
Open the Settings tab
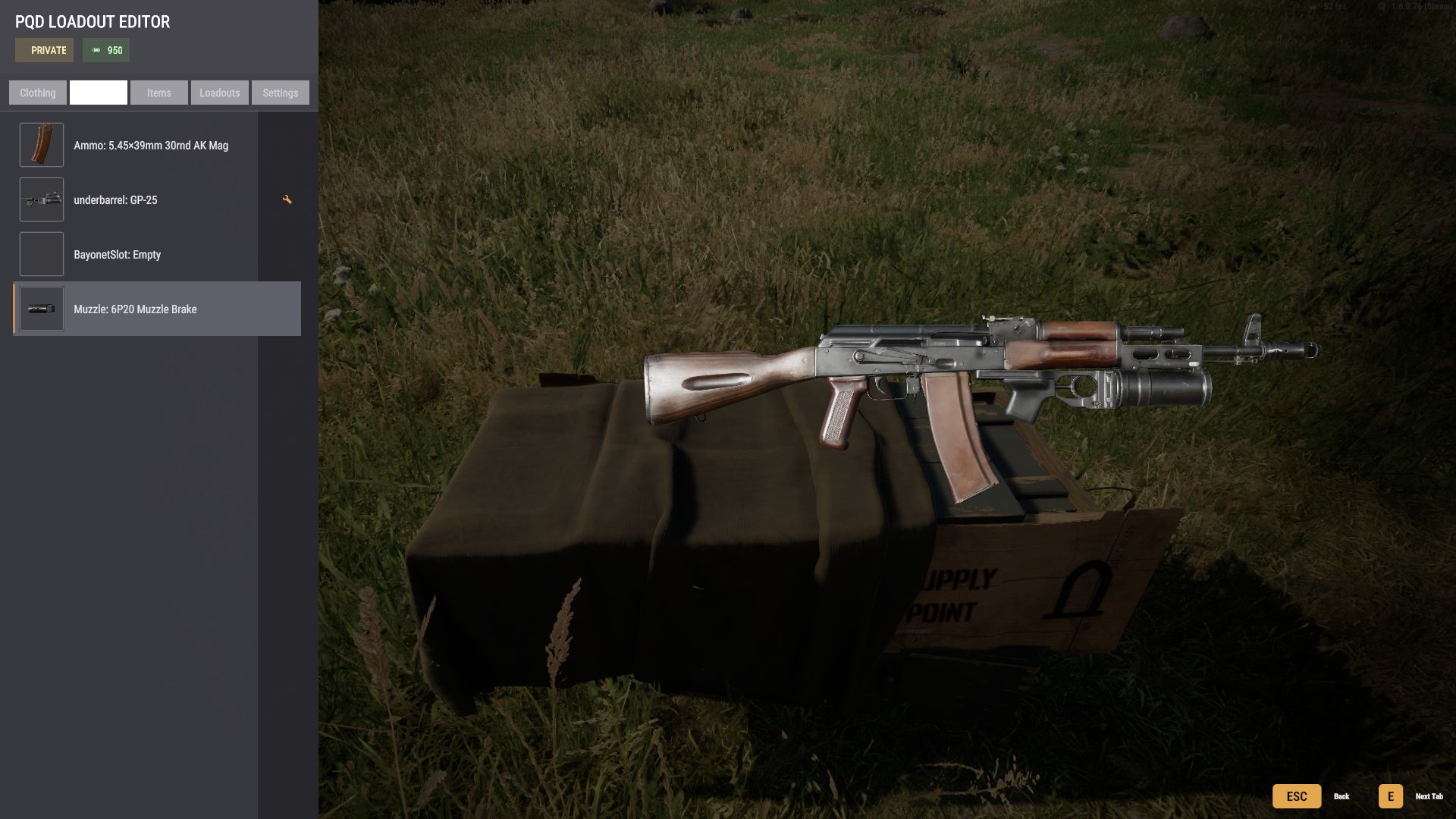pos(280,93)
